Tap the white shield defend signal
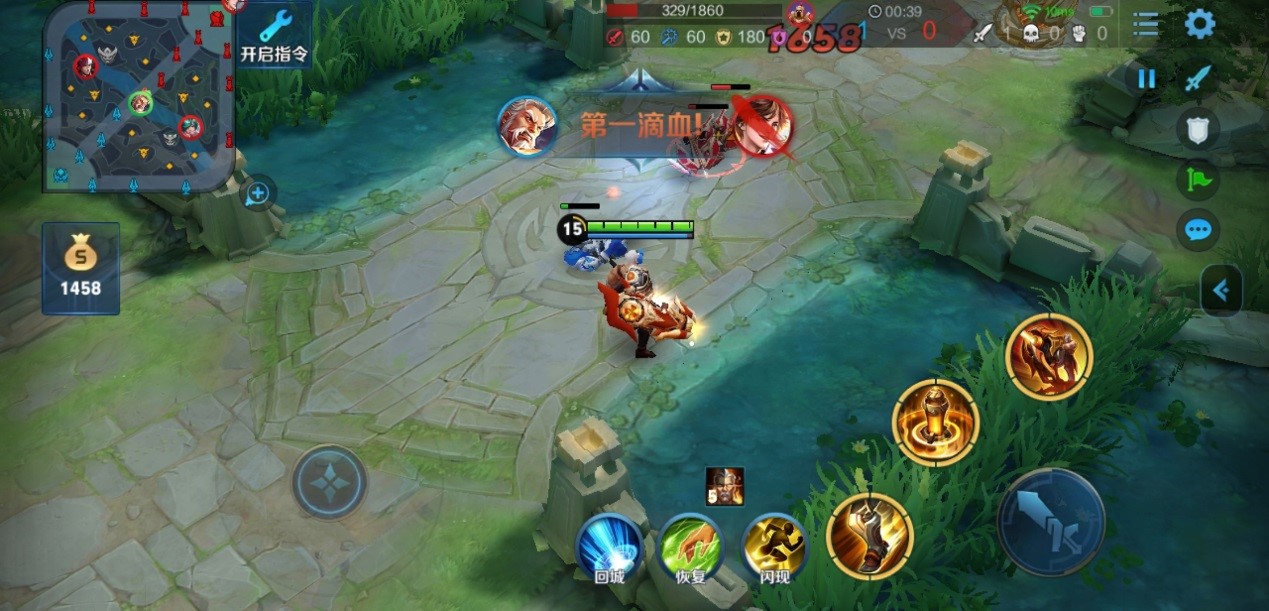This screenshot has height=611, width=1269. tap(1198, 129)
